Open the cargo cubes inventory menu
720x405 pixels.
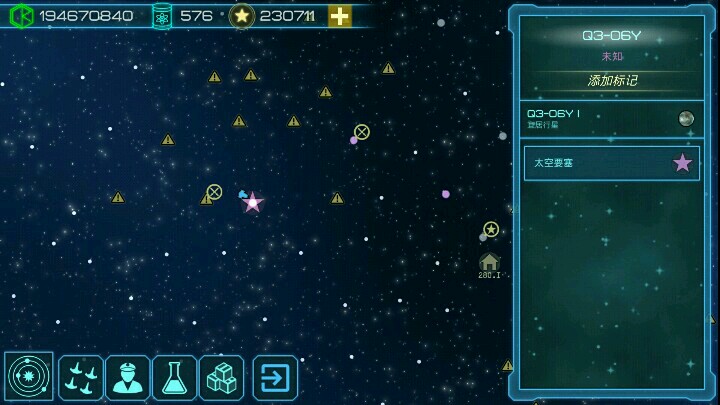click(221, 377)
